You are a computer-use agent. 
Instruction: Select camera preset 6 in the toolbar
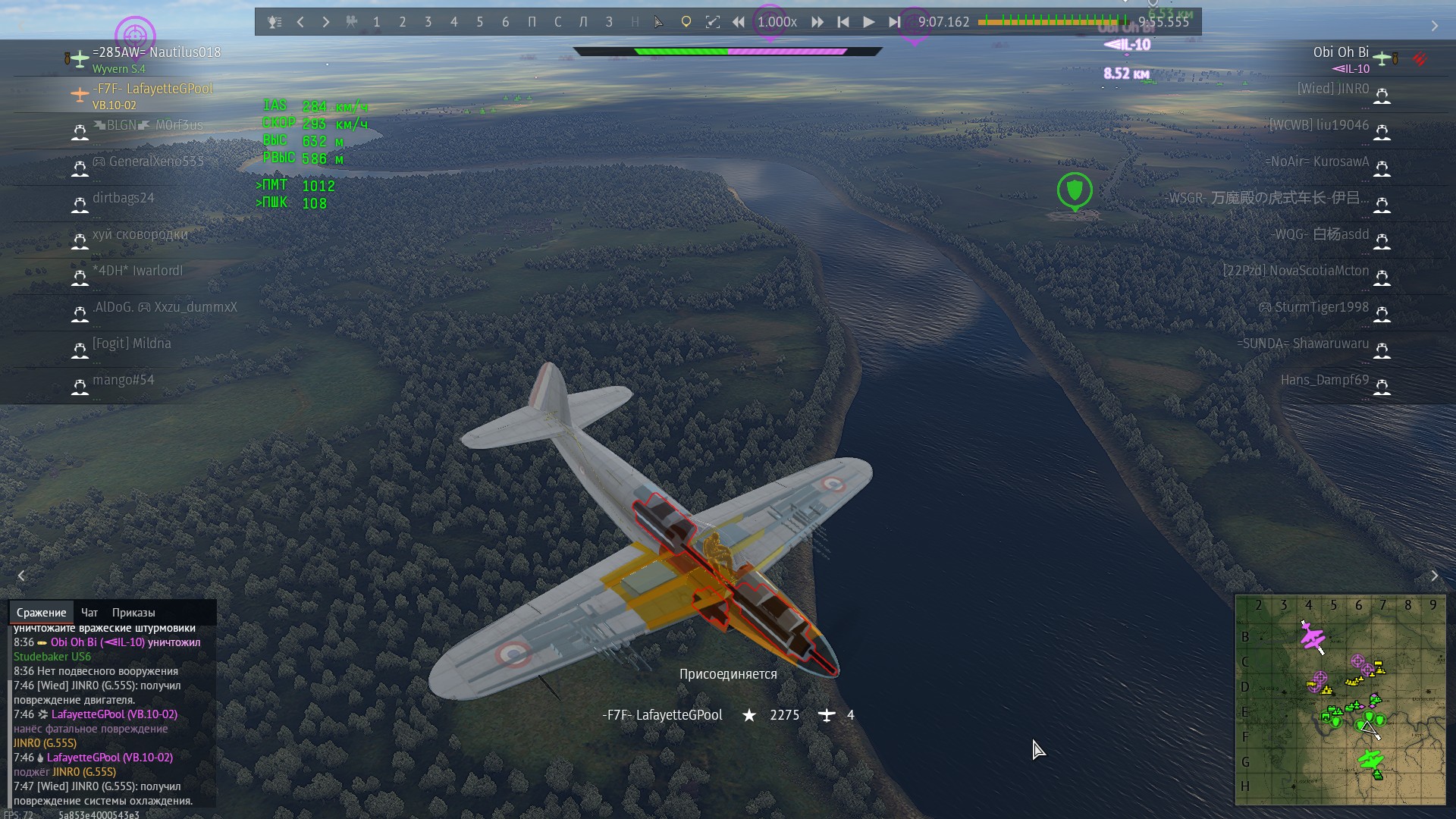point(506,22)
